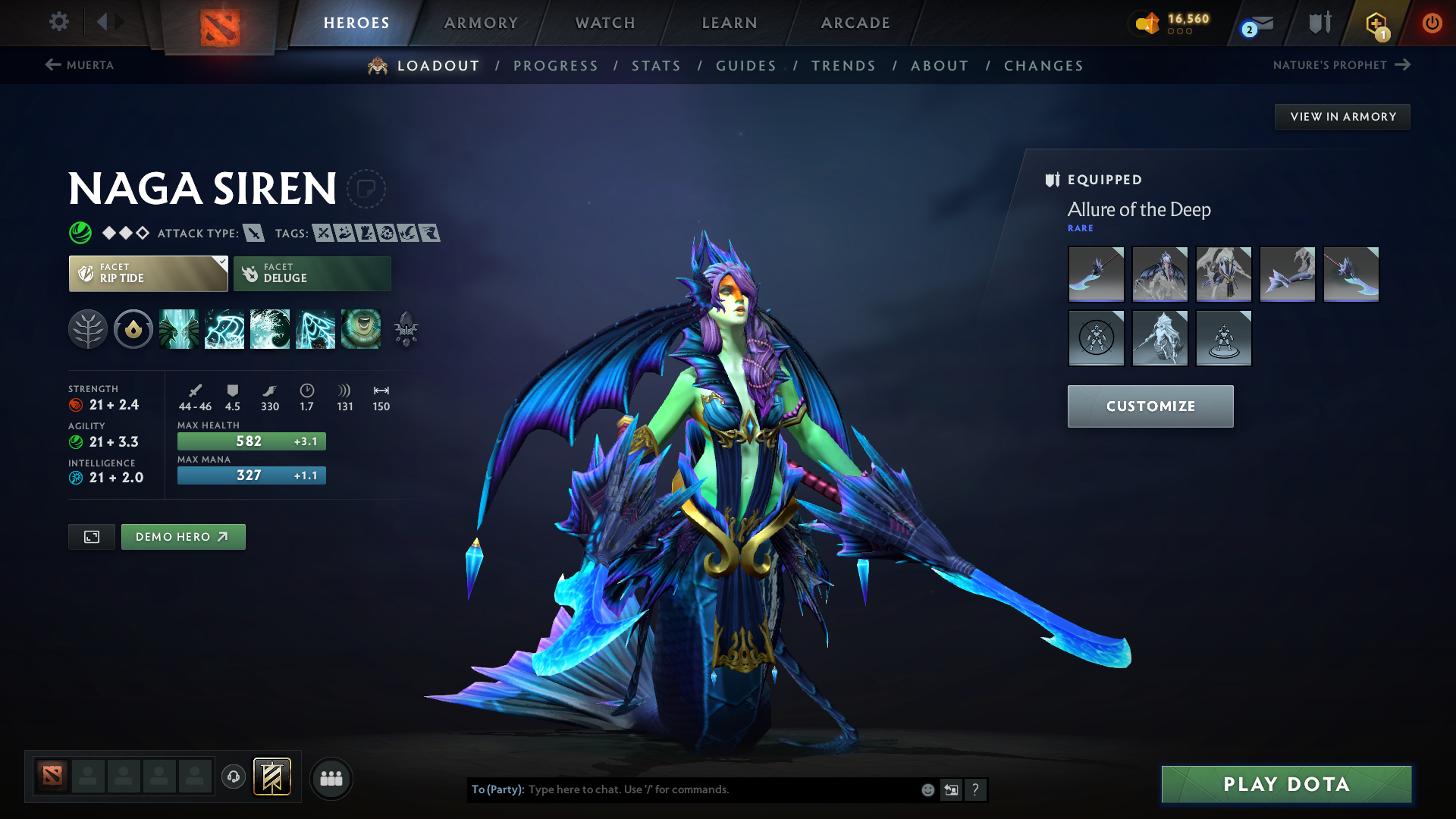
Task: Open the Watch menu item
Action: (604, 23)
